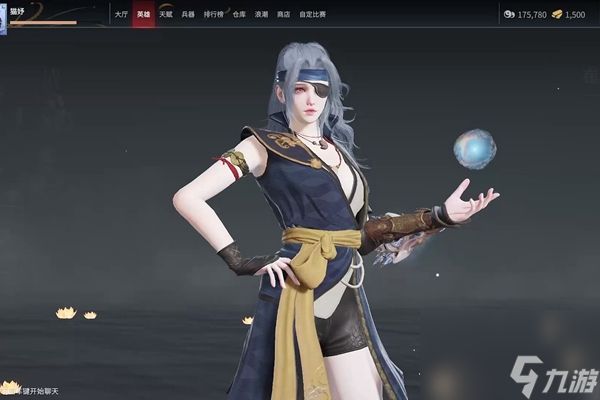Open the 商店 shop tab

coord(284,15)
